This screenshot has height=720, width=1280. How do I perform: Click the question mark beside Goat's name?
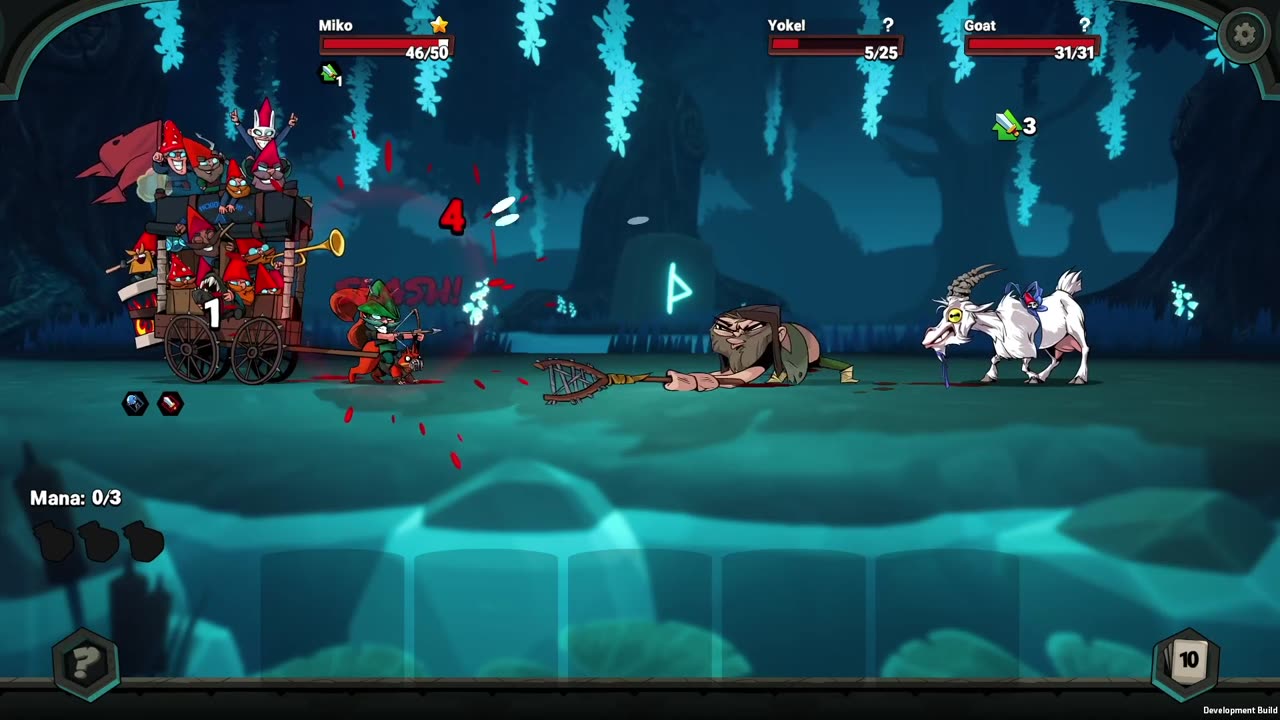pos(1084,25)
